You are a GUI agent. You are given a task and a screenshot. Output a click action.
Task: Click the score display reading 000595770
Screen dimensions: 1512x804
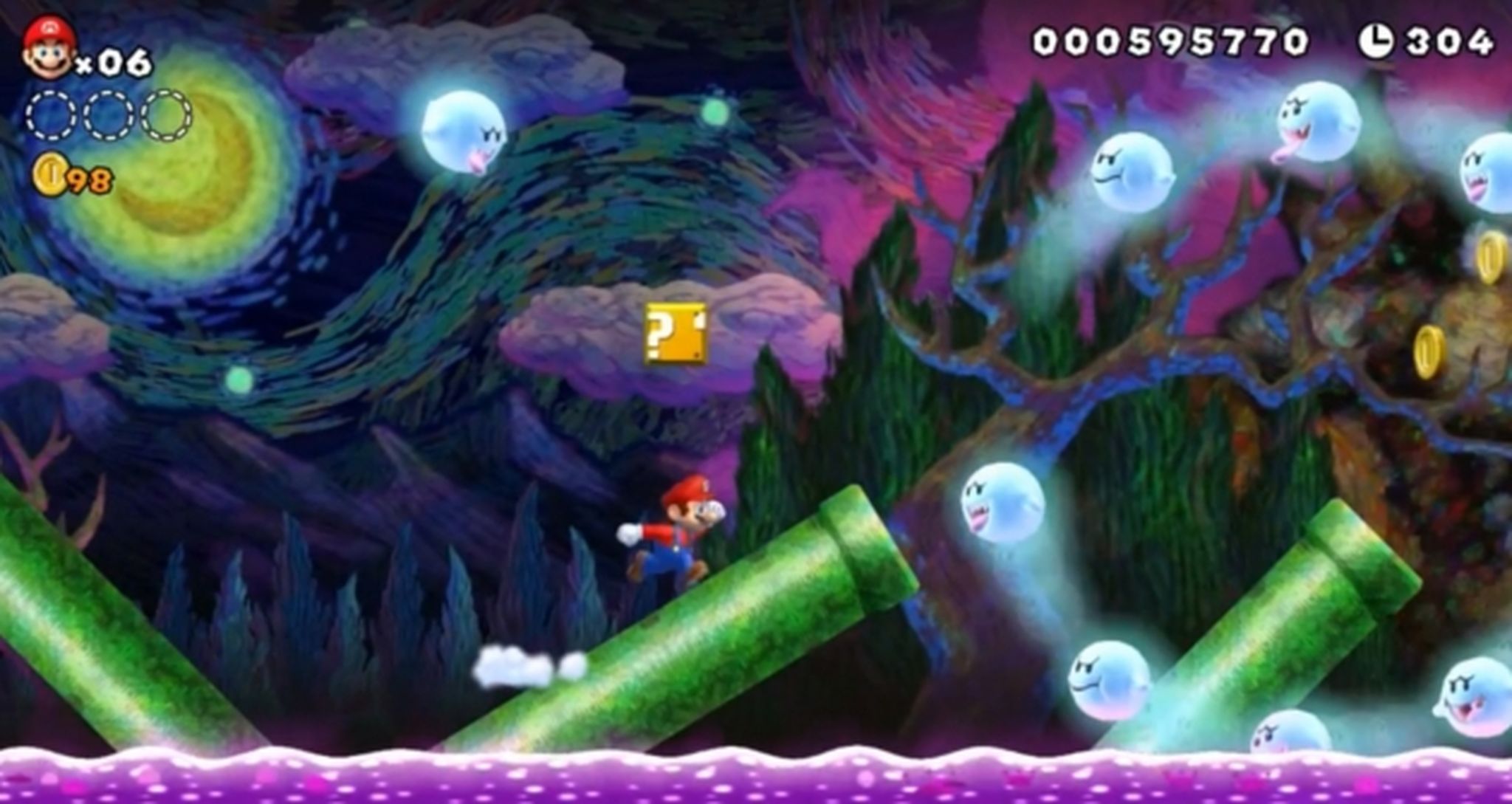tap(1174, 37)
